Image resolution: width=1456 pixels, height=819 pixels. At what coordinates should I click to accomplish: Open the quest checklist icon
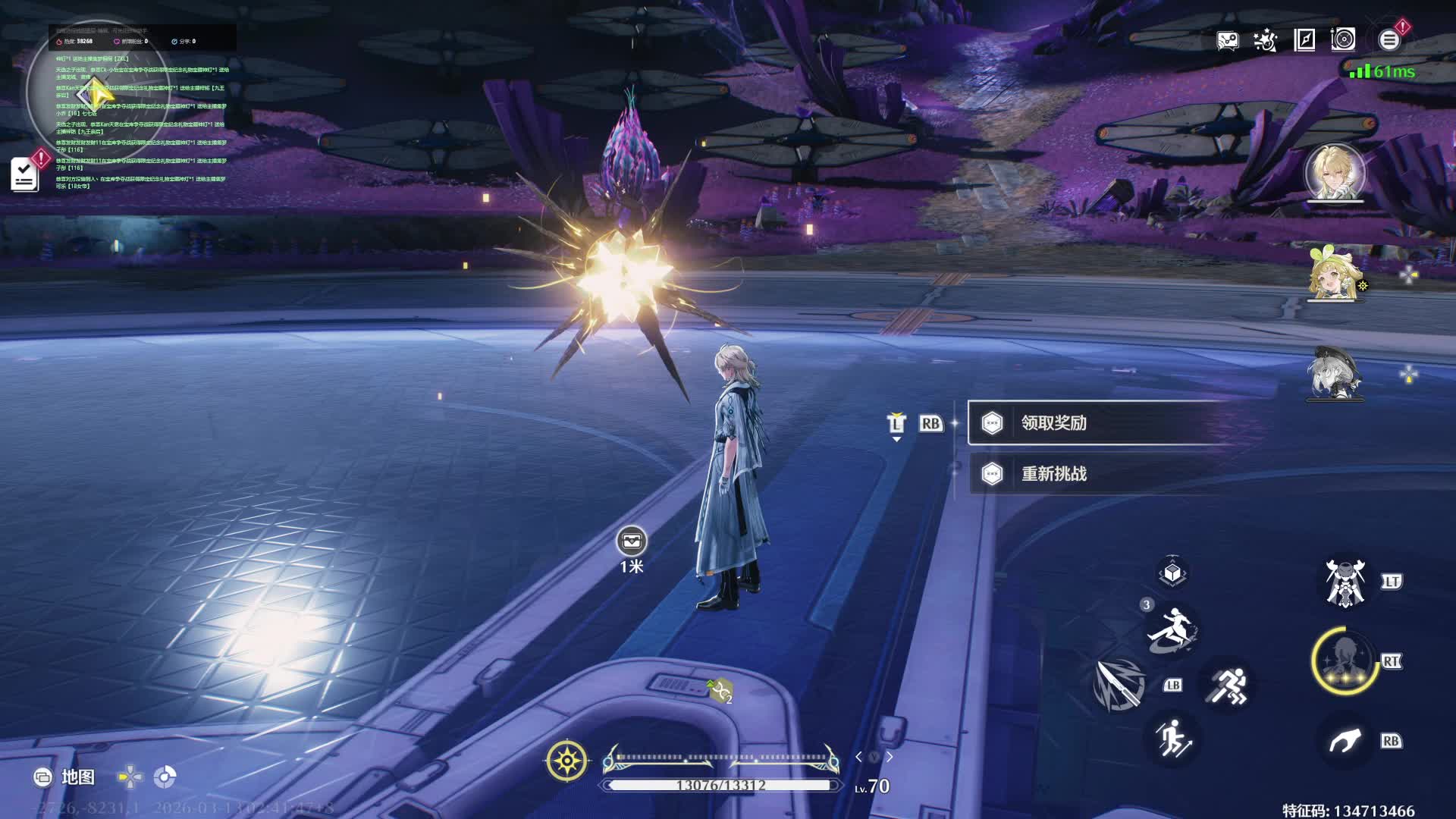[x=25, y=175]
